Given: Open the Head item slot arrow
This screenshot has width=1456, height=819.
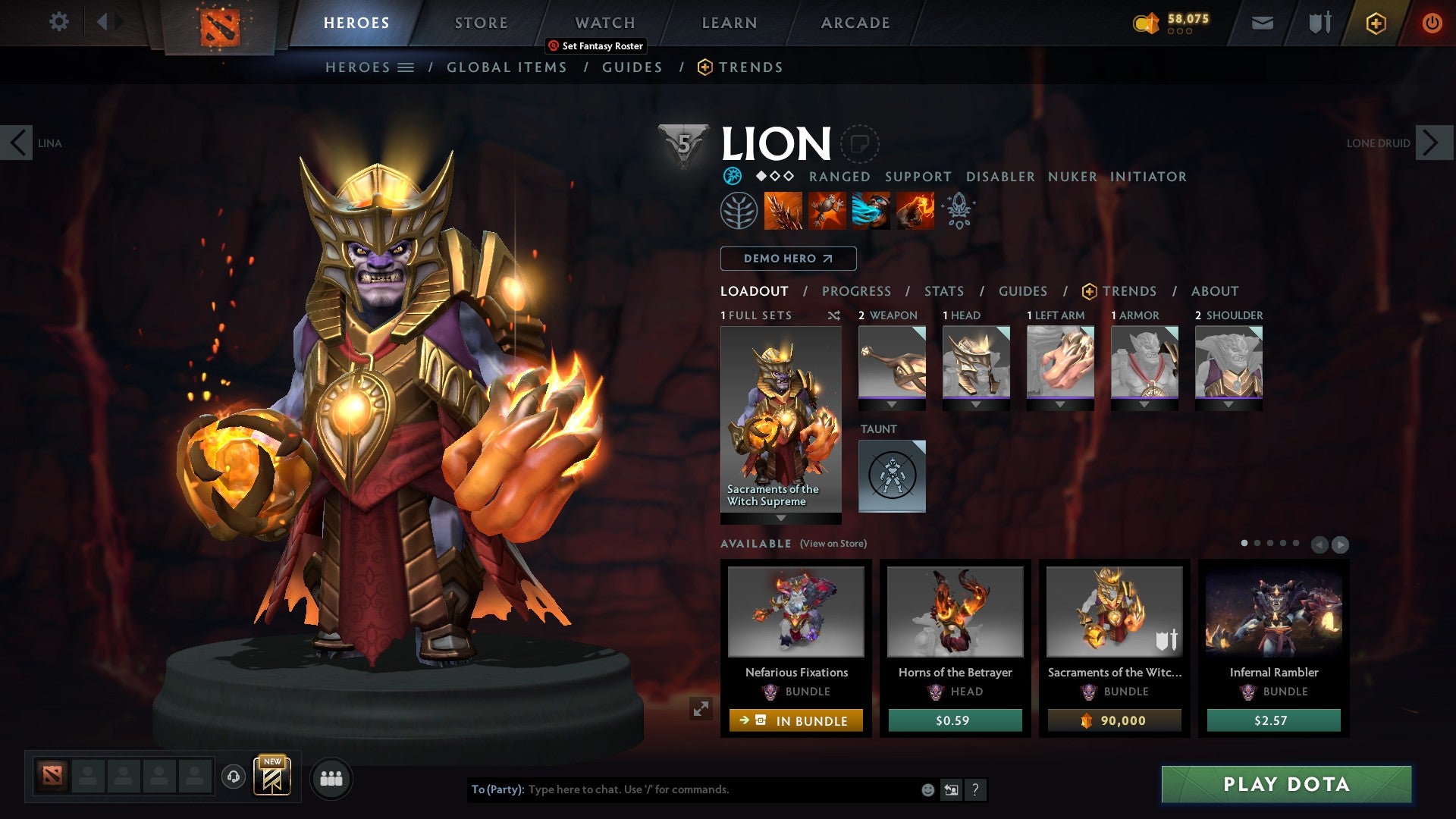Looking at the screenshot, I should pyautogui.click(x=976, y=404).
